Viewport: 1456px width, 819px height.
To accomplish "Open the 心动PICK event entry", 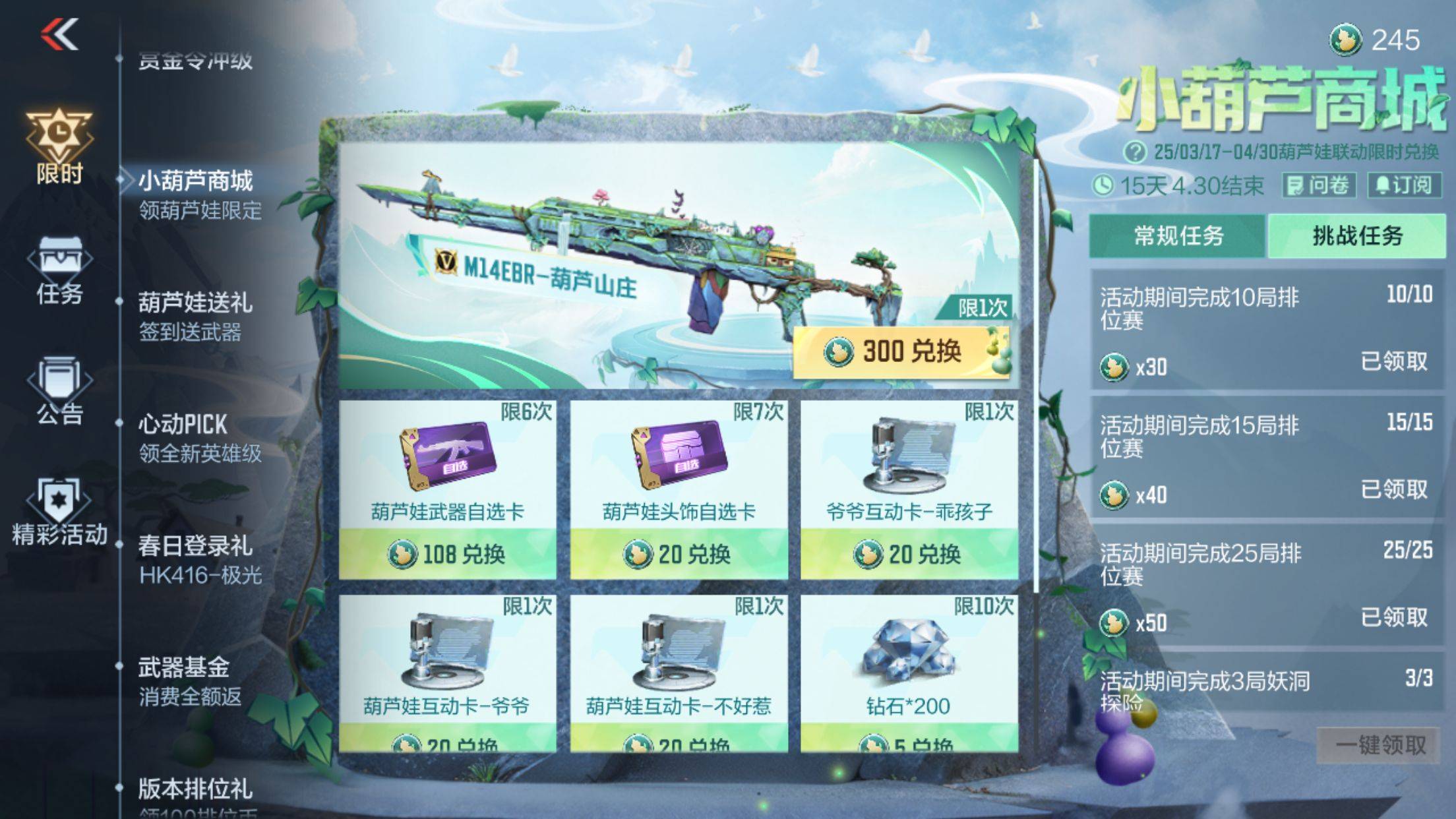I will click(x=195, y=437).
